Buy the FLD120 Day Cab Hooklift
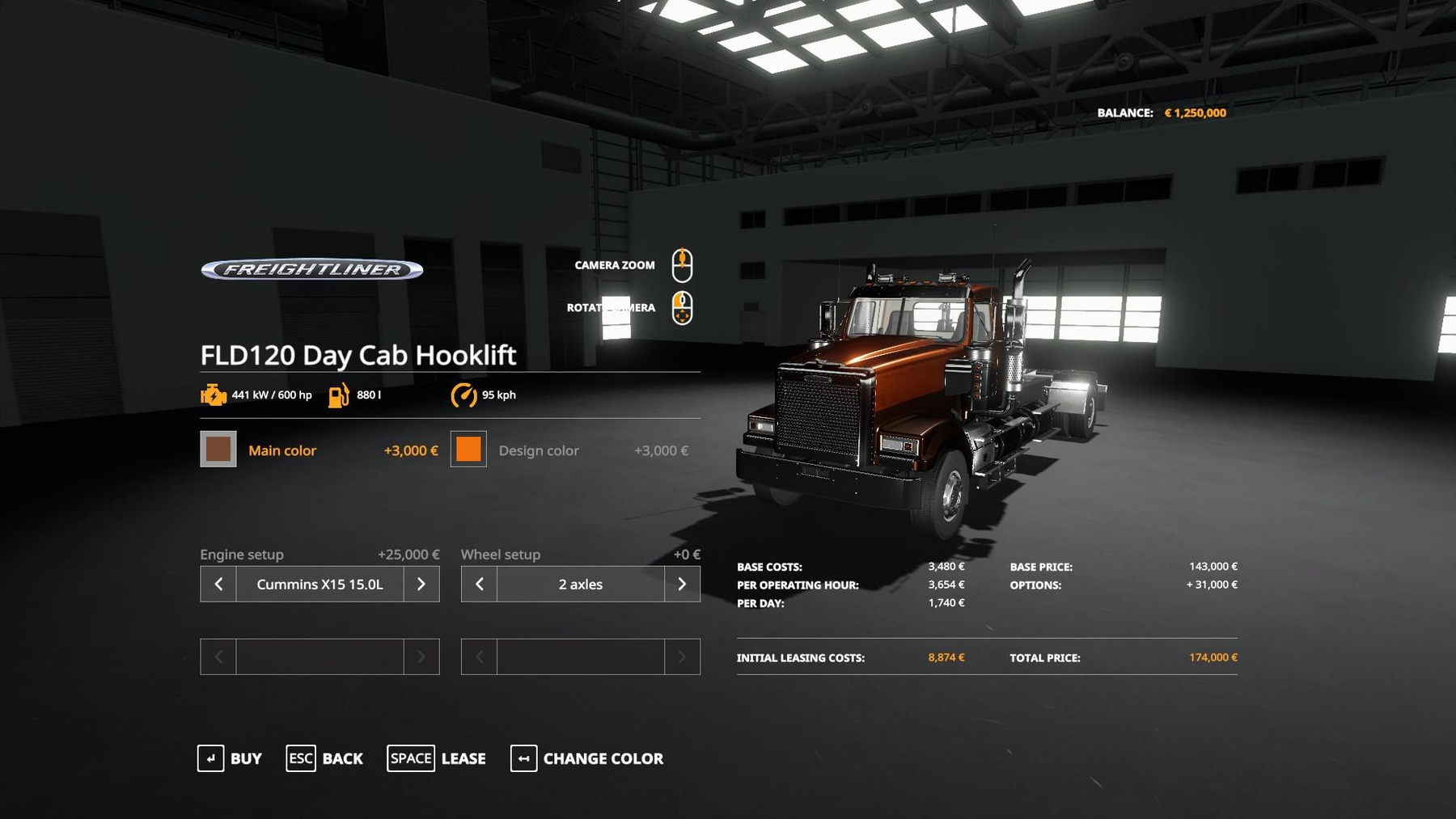 click(230, 758)
